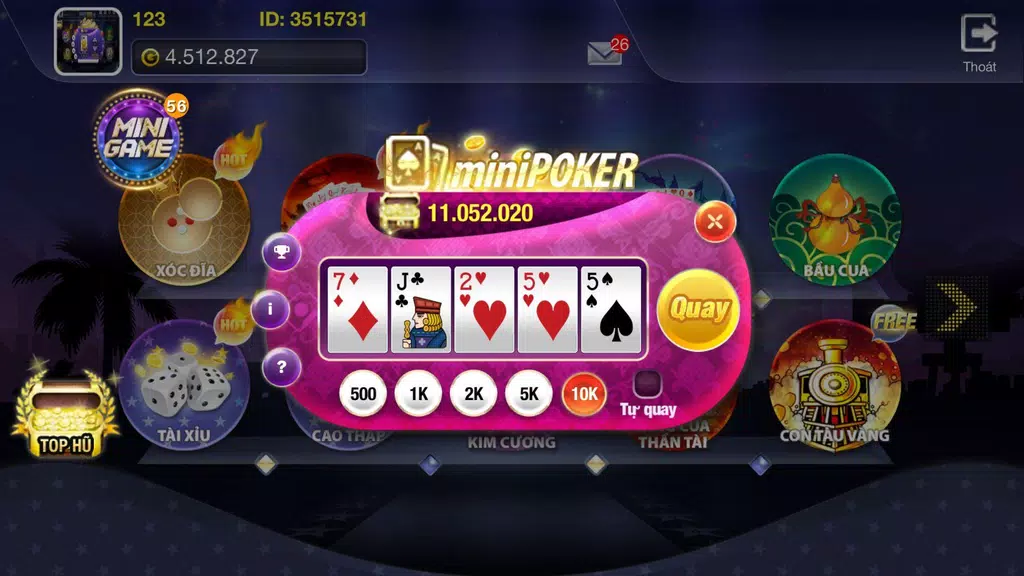Launch the Bầu Cua game
1024x576 pixels.
[836, 218]
